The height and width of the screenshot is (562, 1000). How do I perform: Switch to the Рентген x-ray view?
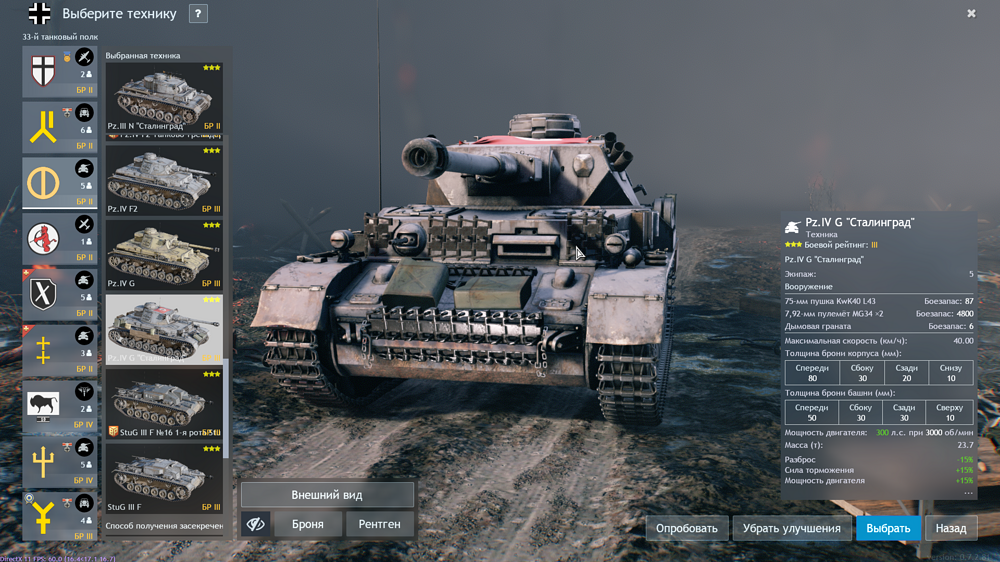pos(379,524)
